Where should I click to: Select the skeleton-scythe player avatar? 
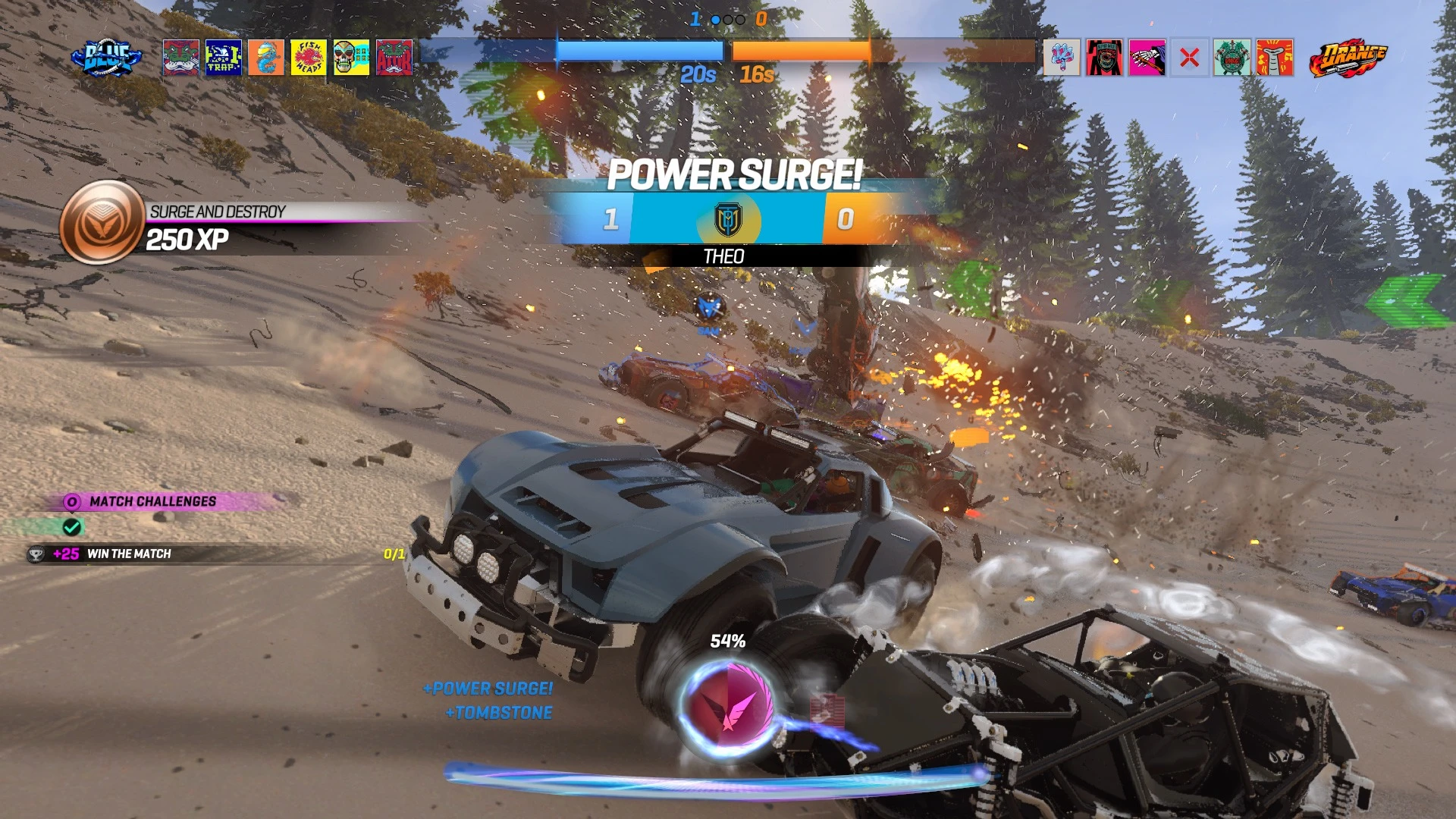(1147, 57)
